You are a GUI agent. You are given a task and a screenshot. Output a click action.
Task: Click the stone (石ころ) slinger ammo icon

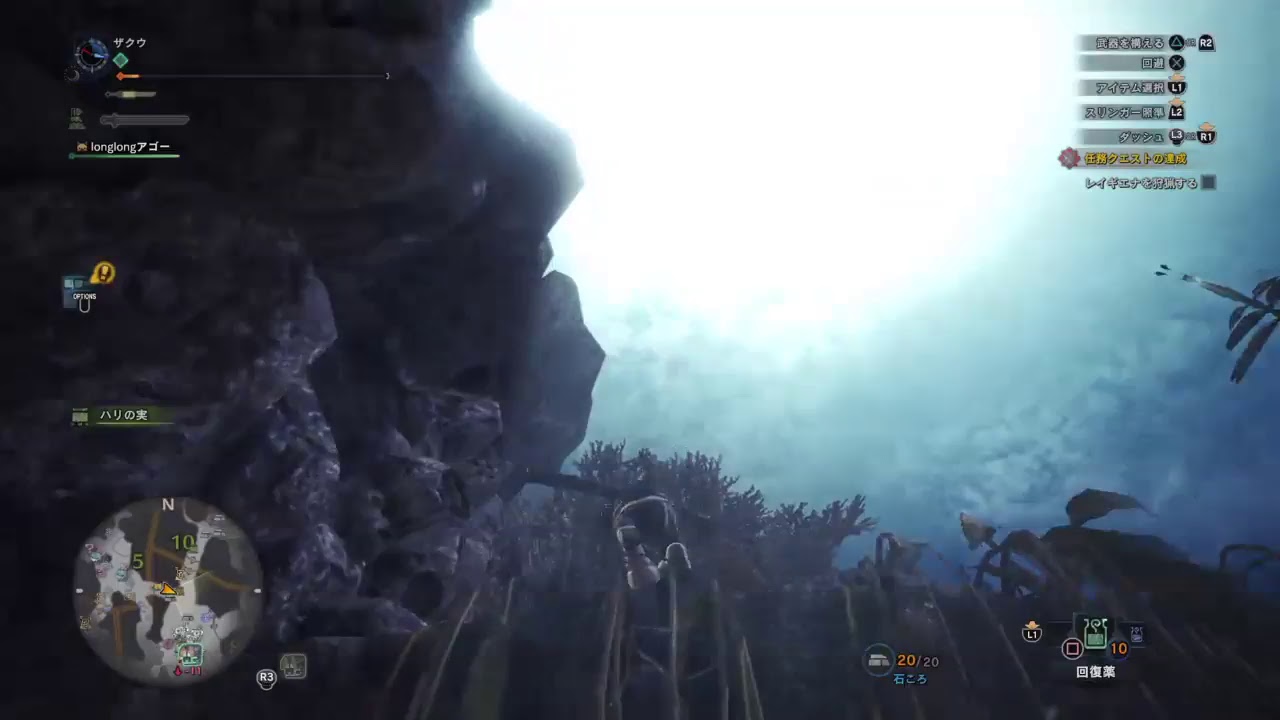(x=878, y=660)
